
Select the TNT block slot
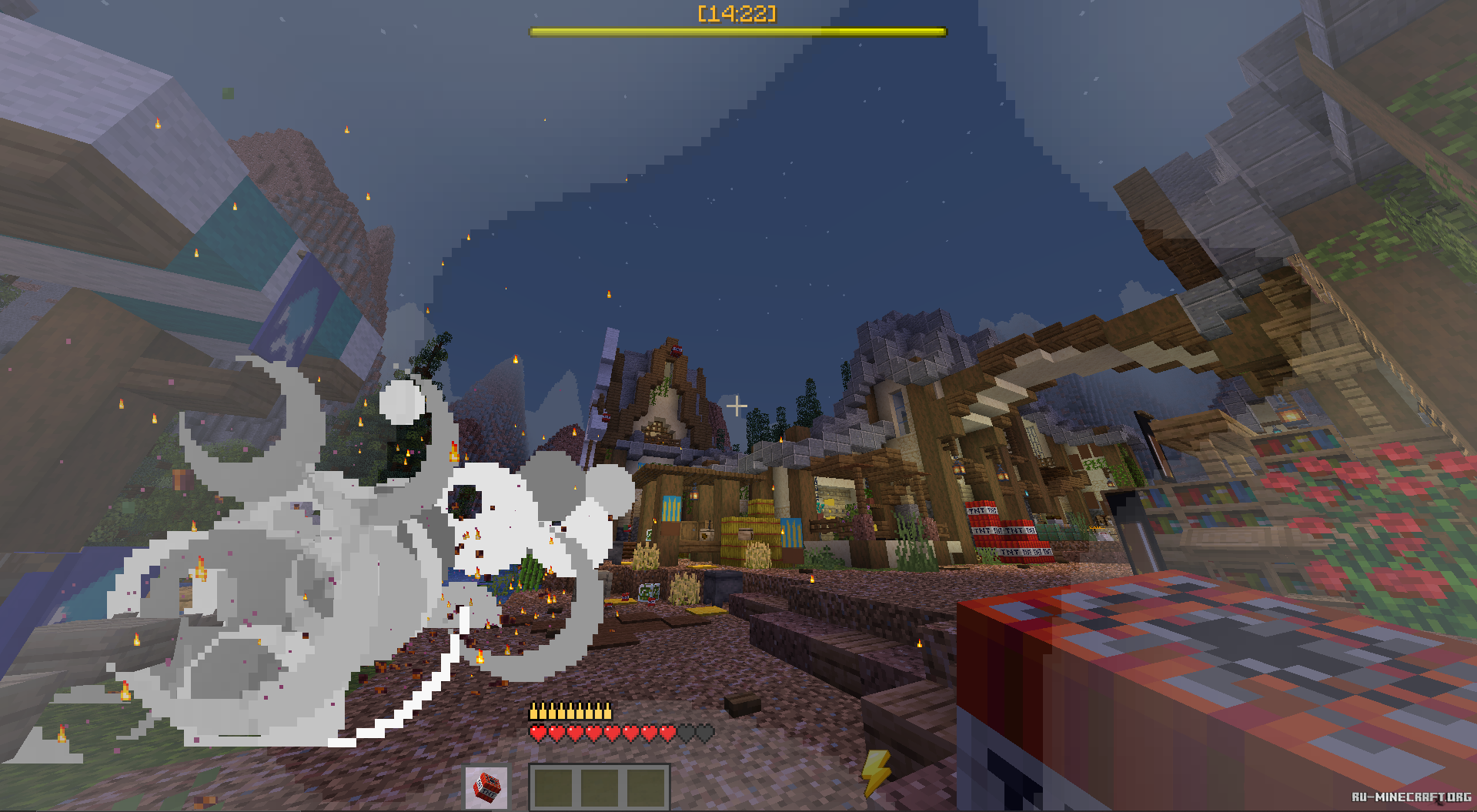click(x=486, y=787)
